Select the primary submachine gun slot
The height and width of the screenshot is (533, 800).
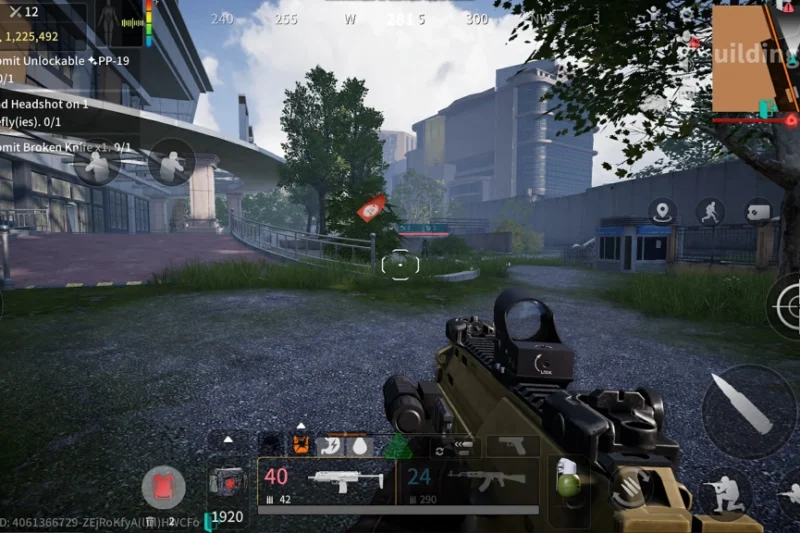pyautogui.click(x=329, y=484)
